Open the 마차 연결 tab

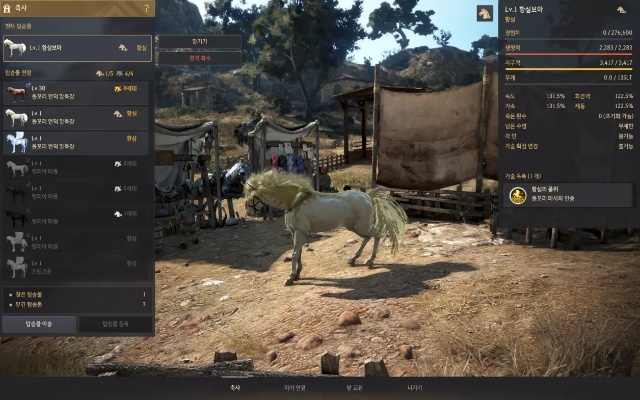tap(294, 386)
